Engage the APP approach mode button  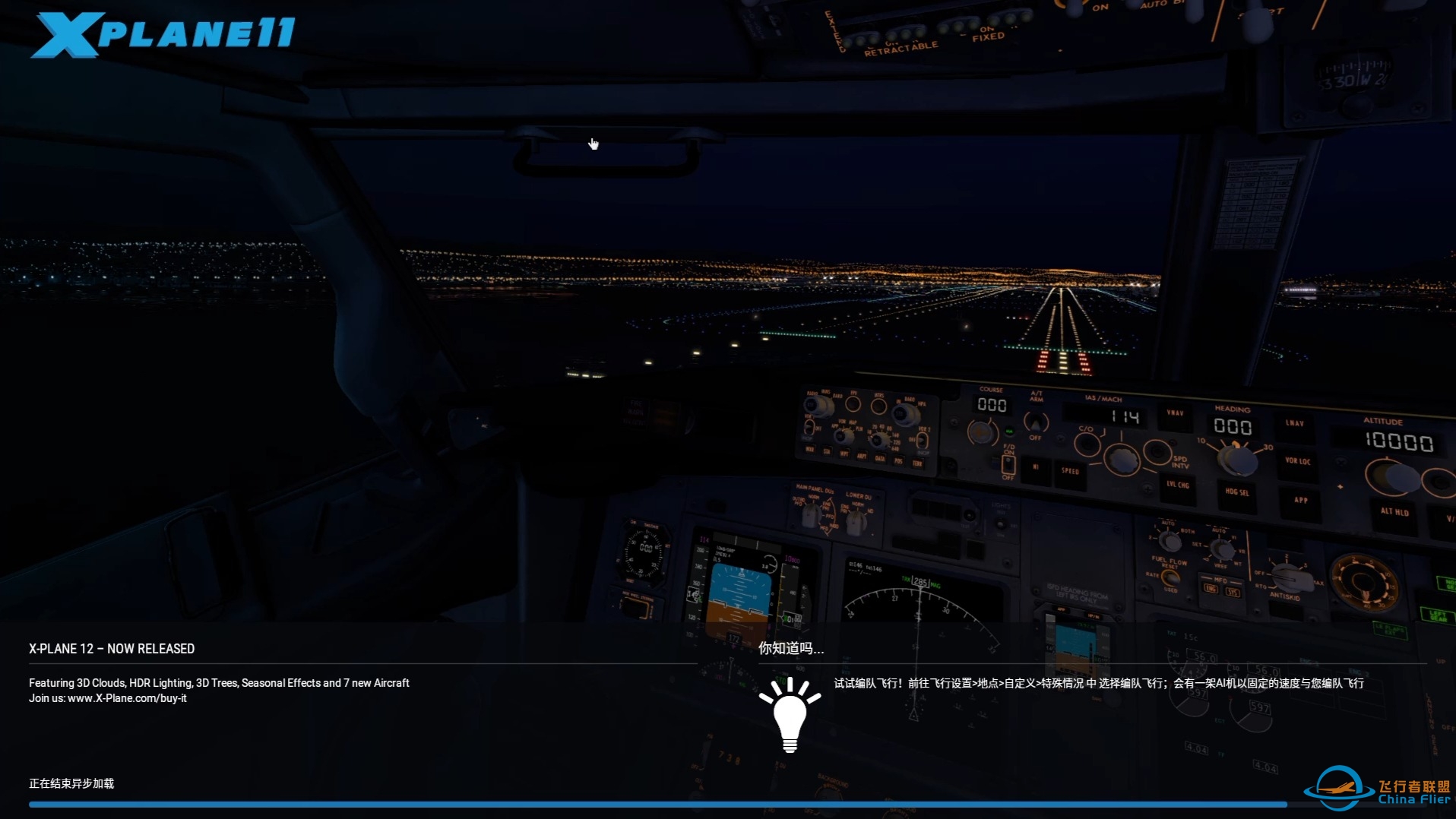point(1300,501)
